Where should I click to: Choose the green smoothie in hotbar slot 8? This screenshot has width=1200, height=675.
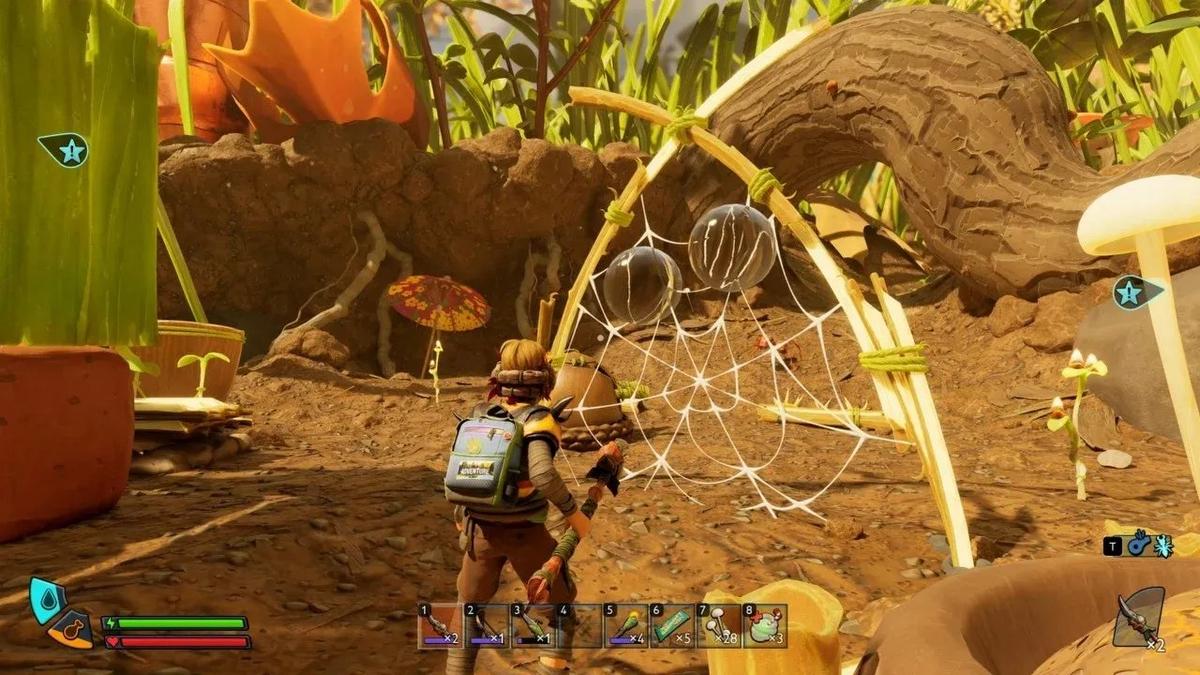point(764,627)
